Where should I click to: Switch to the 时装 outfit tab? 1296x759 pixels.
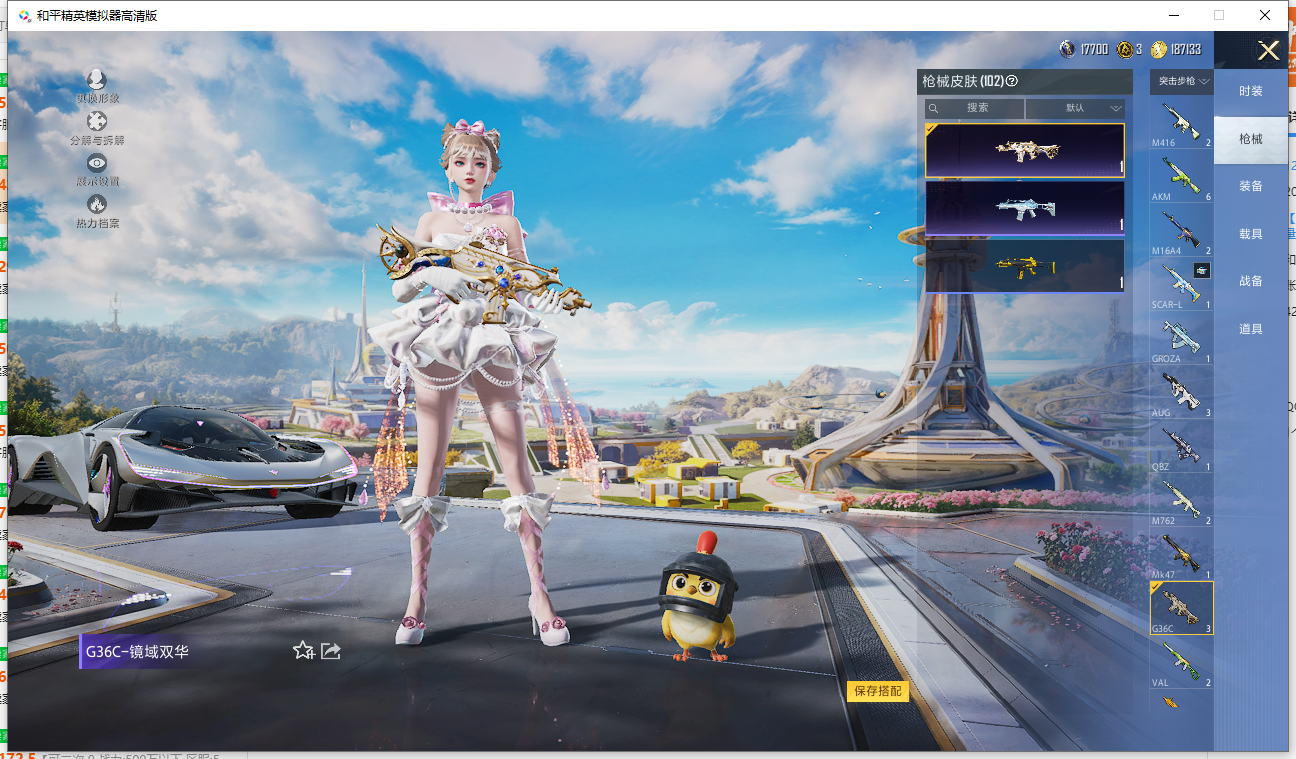(x=1250, y=91)
